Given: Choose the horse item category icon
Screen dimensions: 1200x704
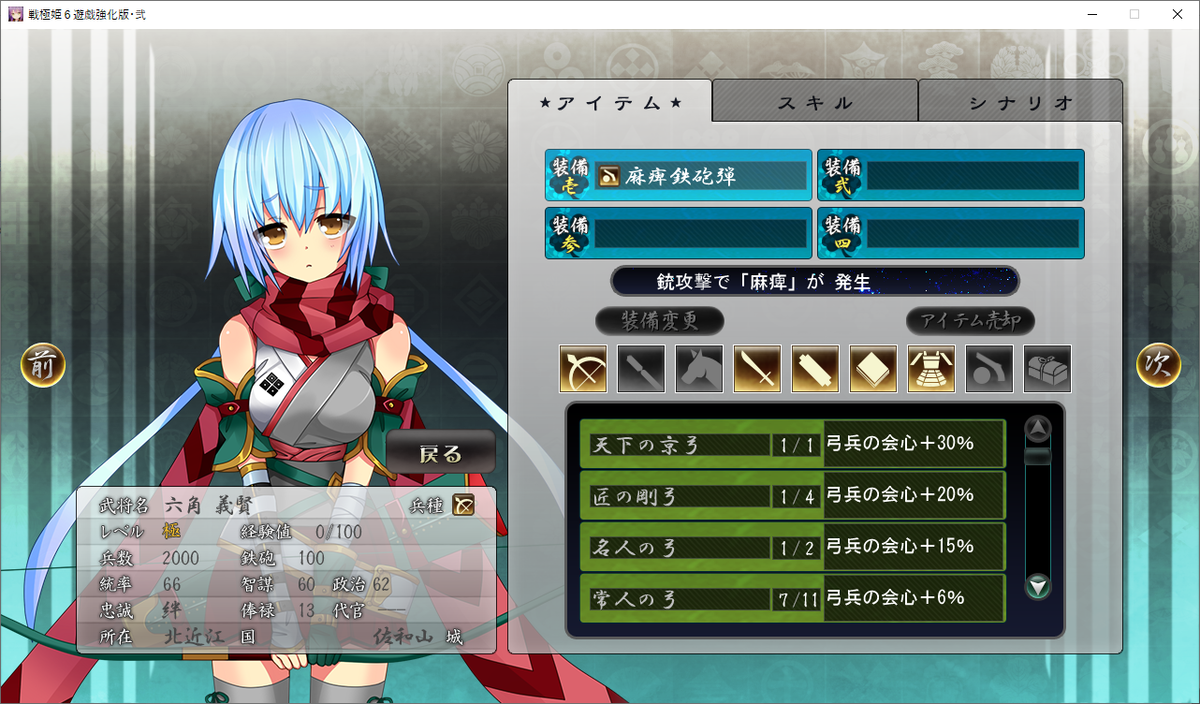Looking at the screenshot, I should 699,369.
